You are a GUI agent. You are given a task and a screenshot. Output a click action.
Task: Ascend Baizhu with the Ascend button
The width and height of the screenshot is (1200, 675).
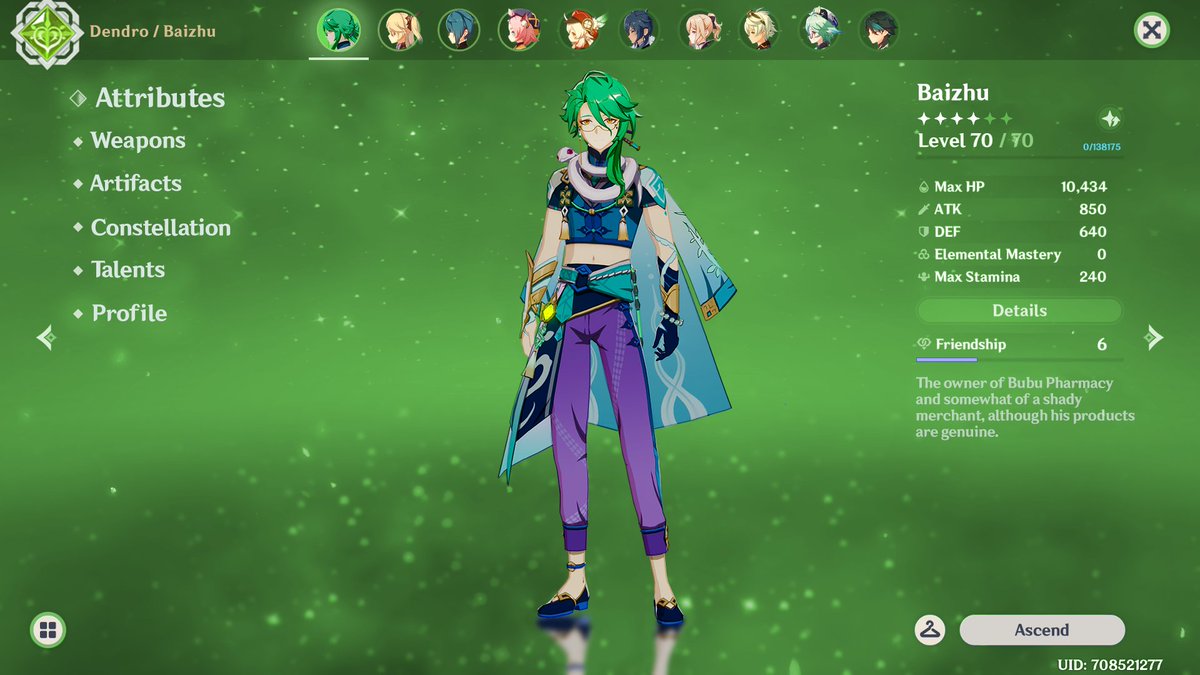click(1041, 630)
